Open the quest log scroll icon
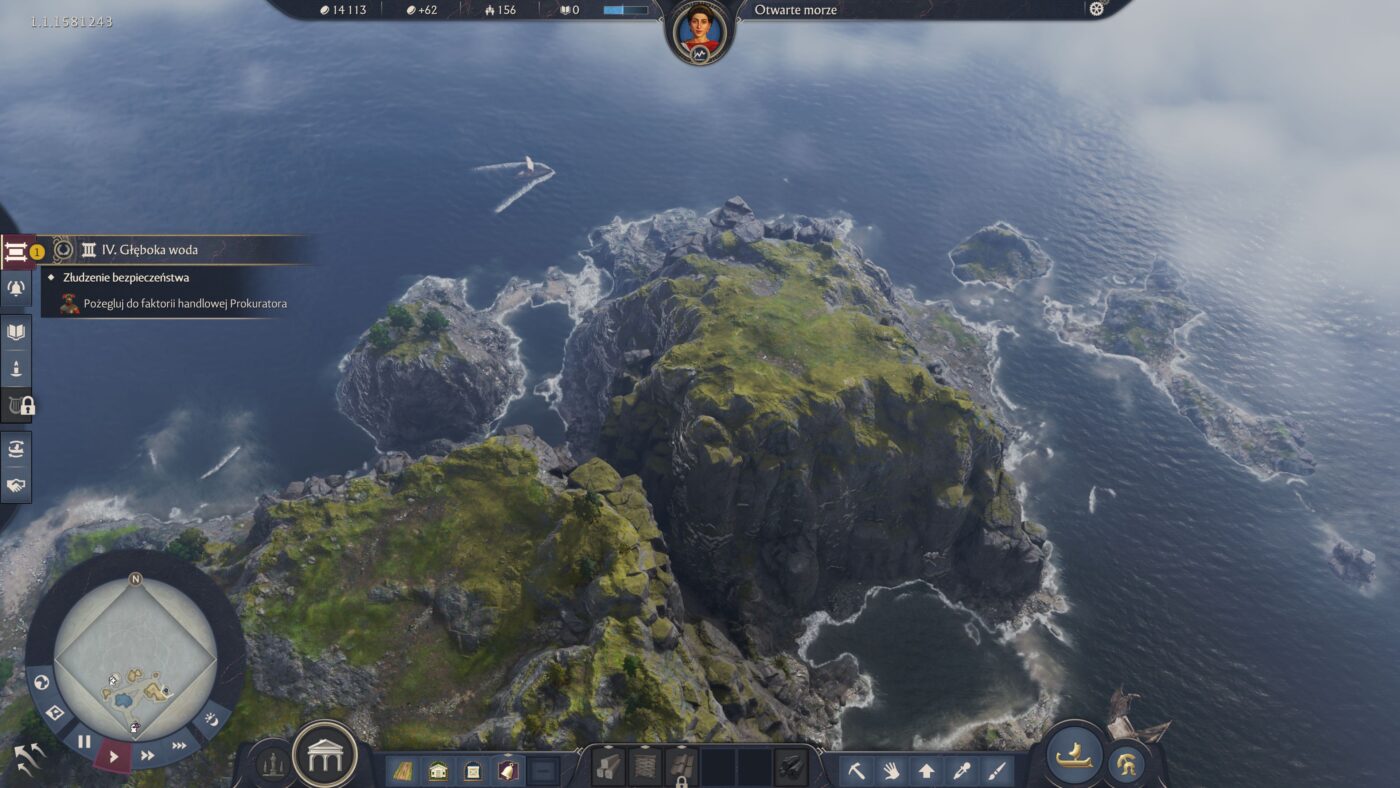This screenshot has height=788, width=1400. (14, 251)
